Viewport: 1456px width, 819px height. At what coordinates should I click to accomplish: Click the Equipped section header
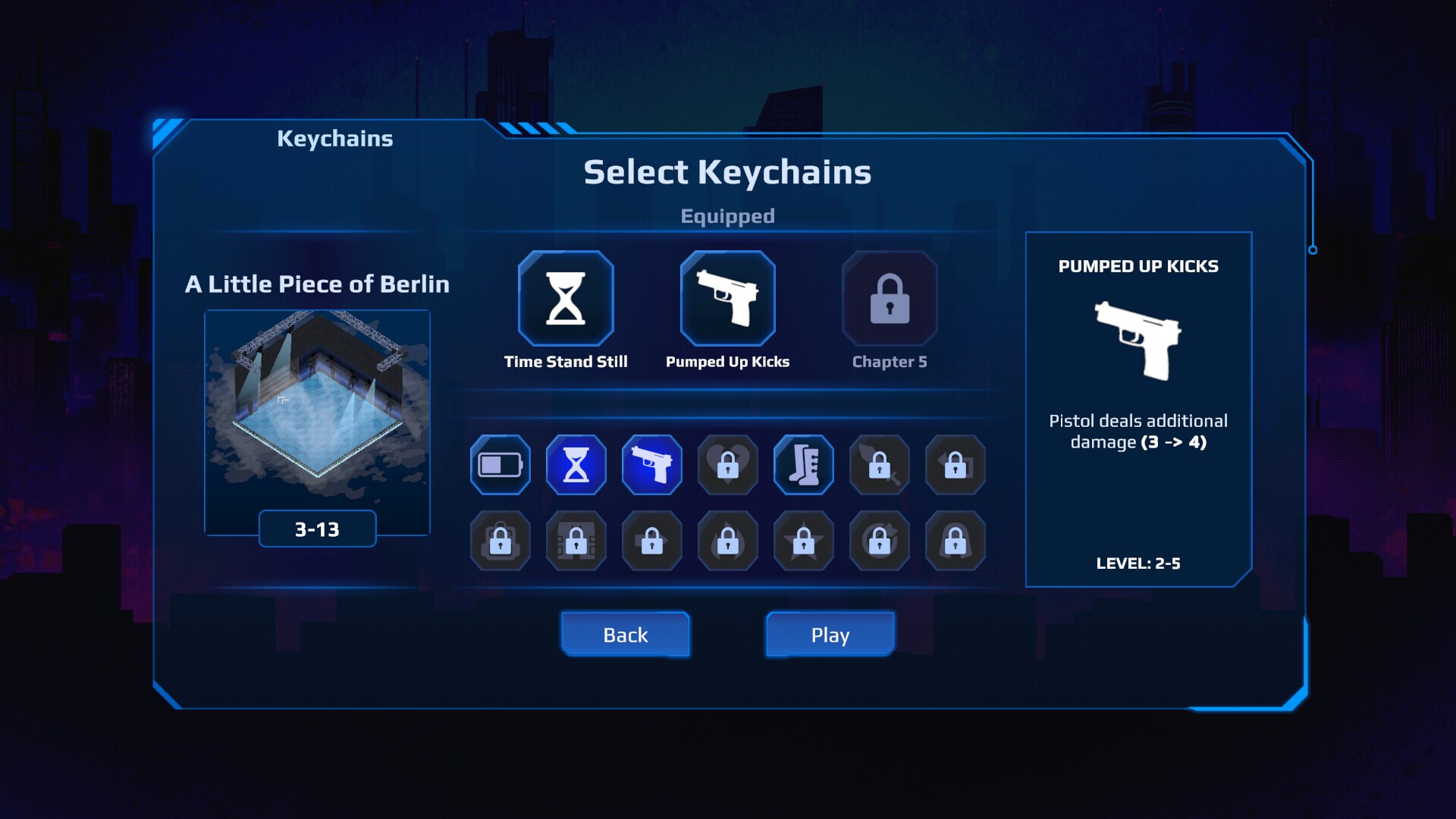728,215
